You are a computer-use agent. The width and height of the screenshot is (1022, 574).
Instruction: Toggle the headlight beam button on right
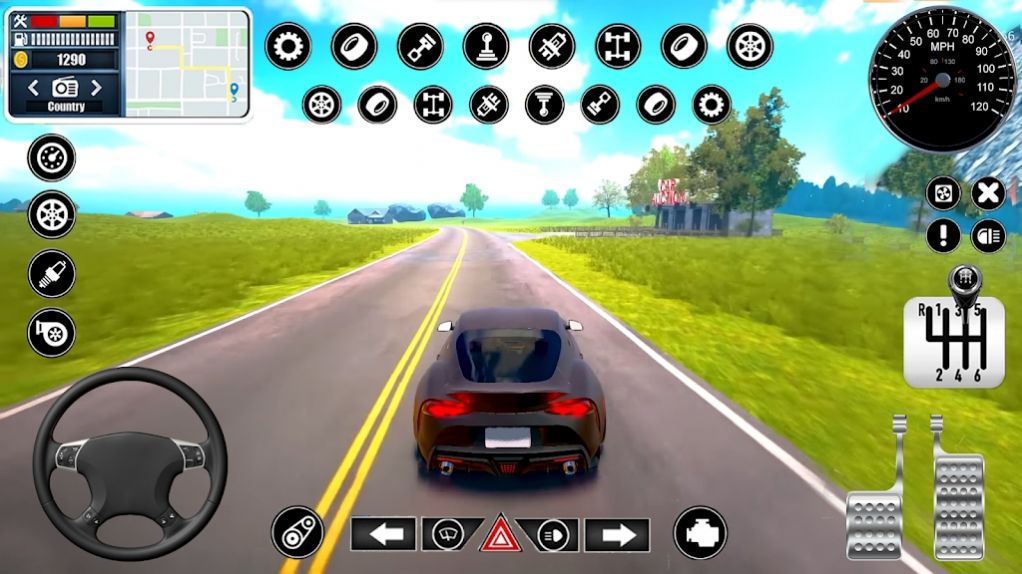click(x=988, y=236)
